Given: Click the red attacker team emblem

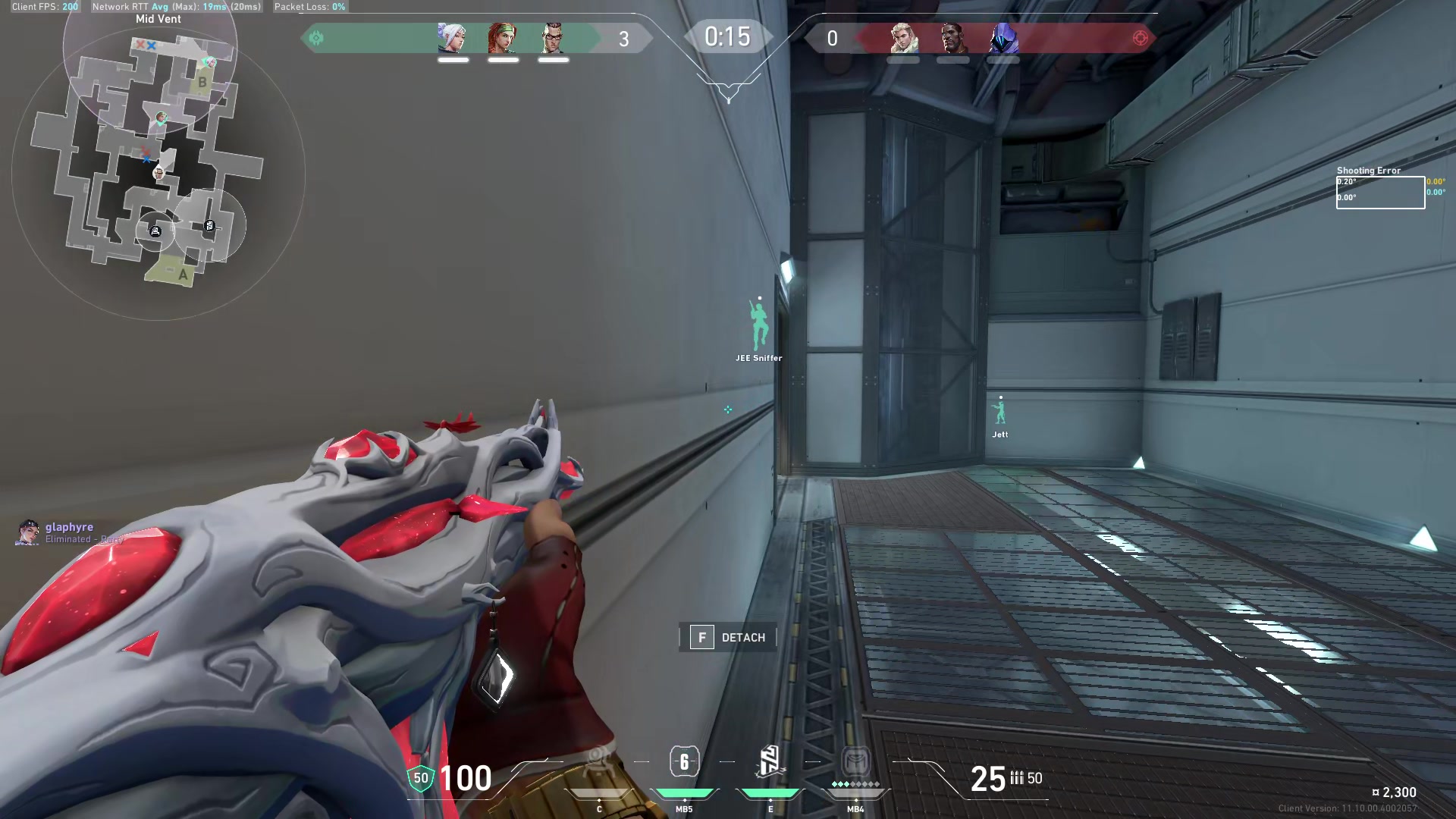Looking at the screenshot, I should [x=1140, y=38].
